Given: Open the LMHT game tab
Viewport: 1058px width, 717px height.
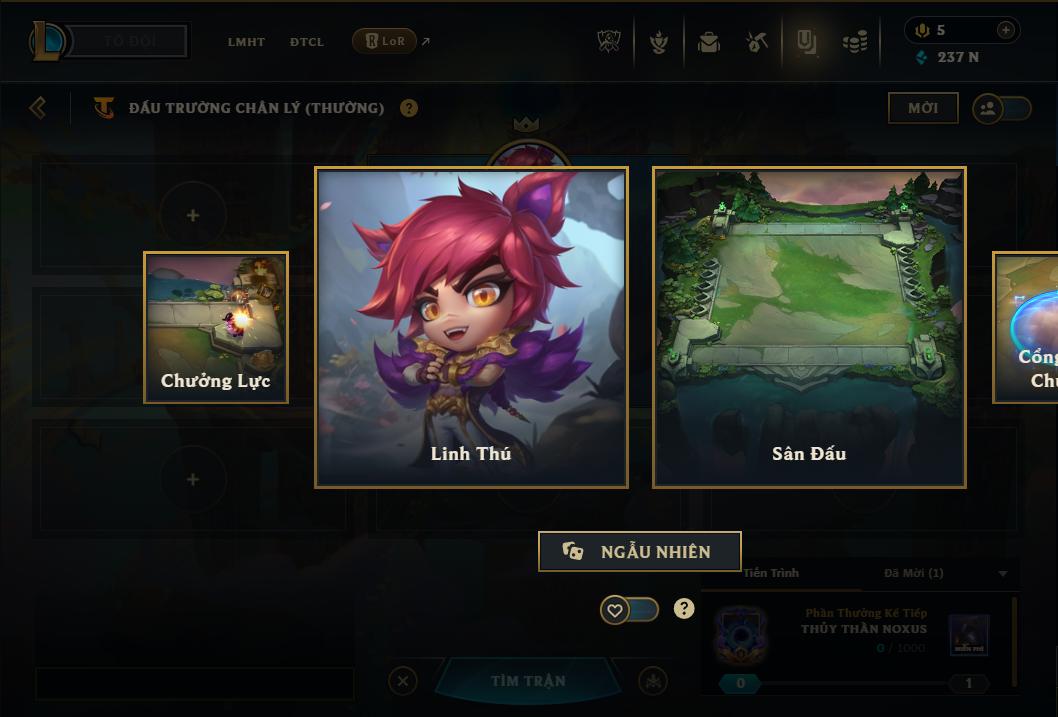Looking at the screenshot, I should pyautogui.click(x=246, y=42).
